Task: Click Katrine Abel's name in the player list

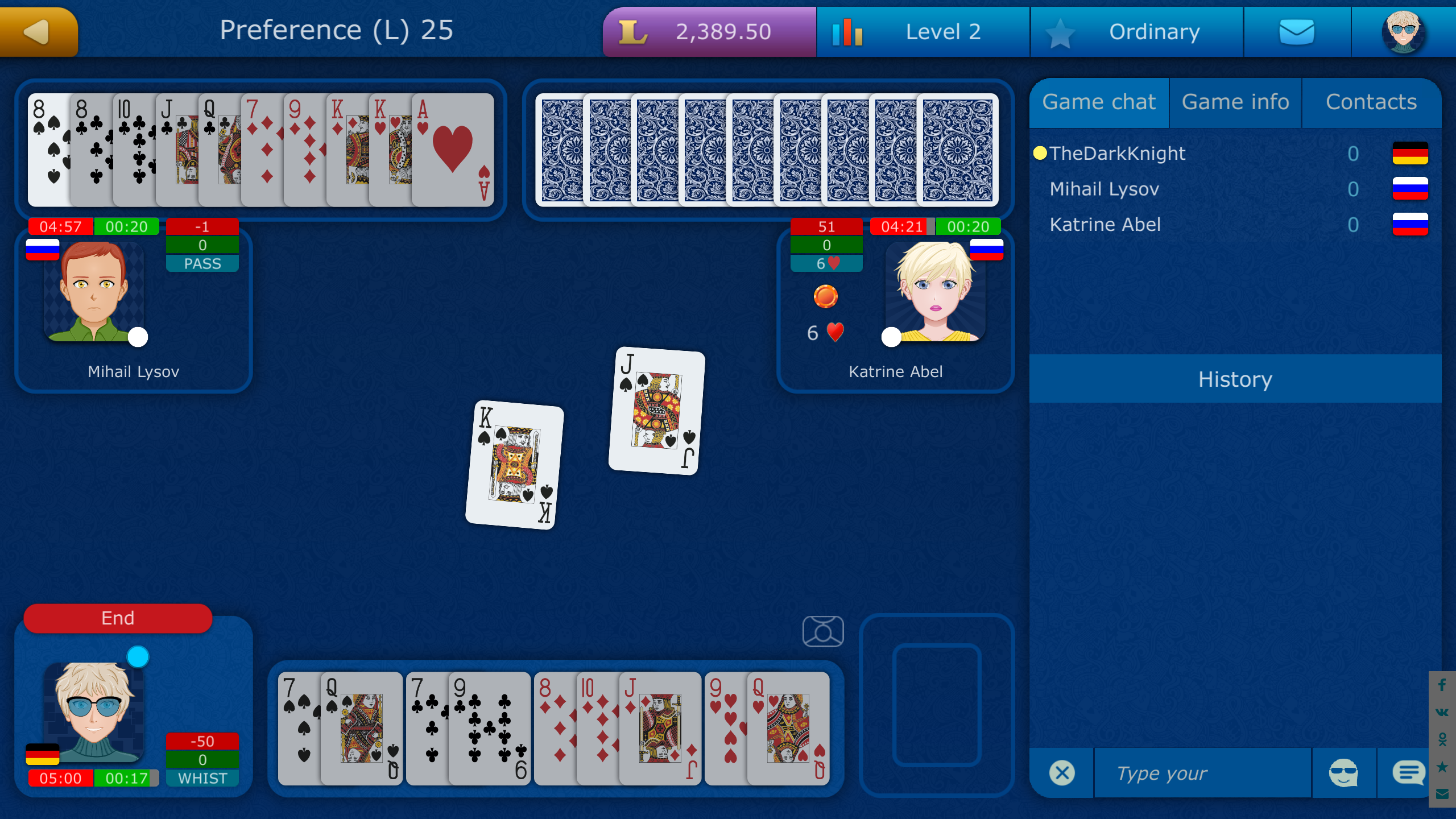Action: pos(1106,224)
